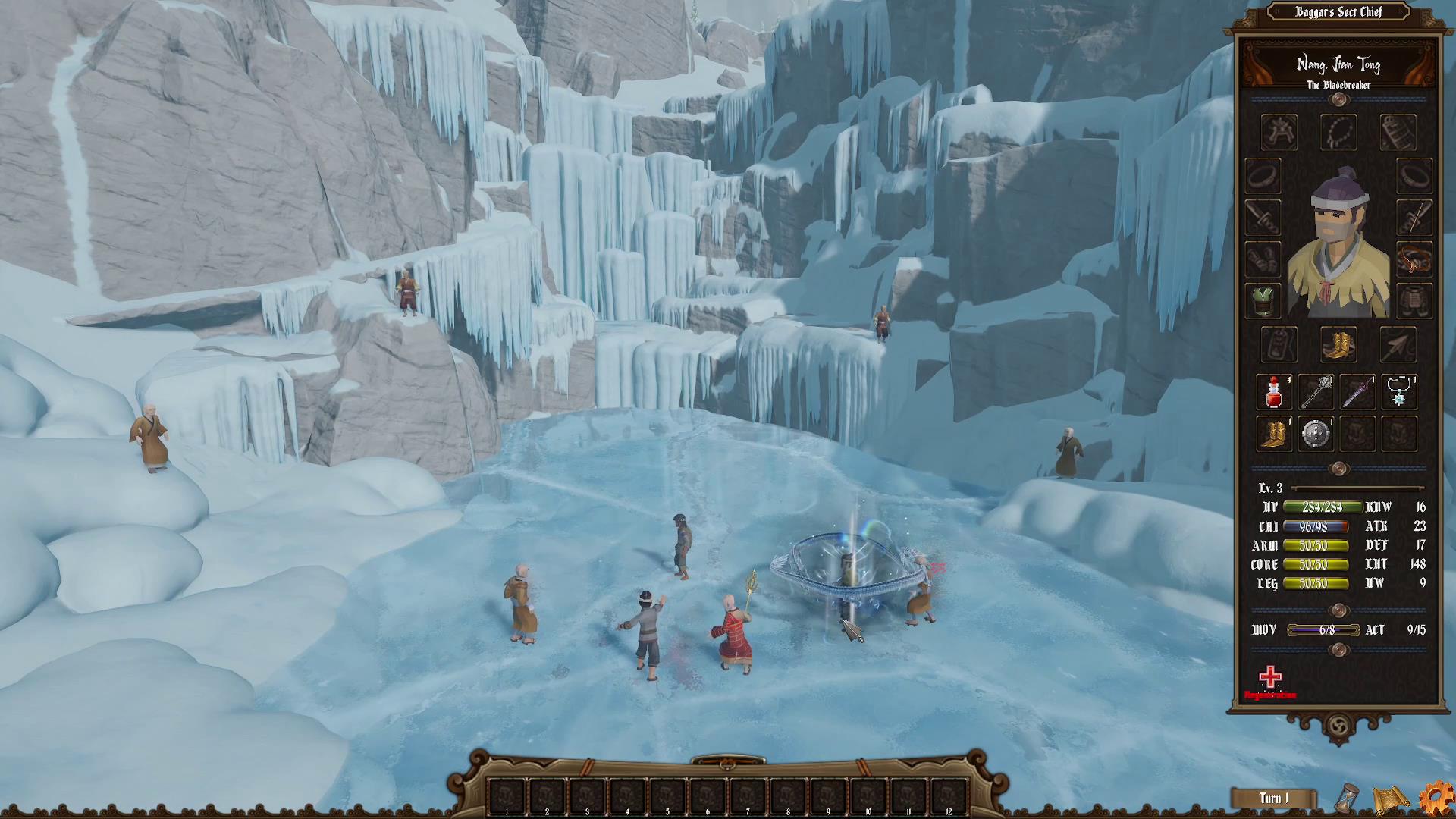Click hotbar slot 1 at the bottom
1456x819 pixels.
(x=505, y=793)
